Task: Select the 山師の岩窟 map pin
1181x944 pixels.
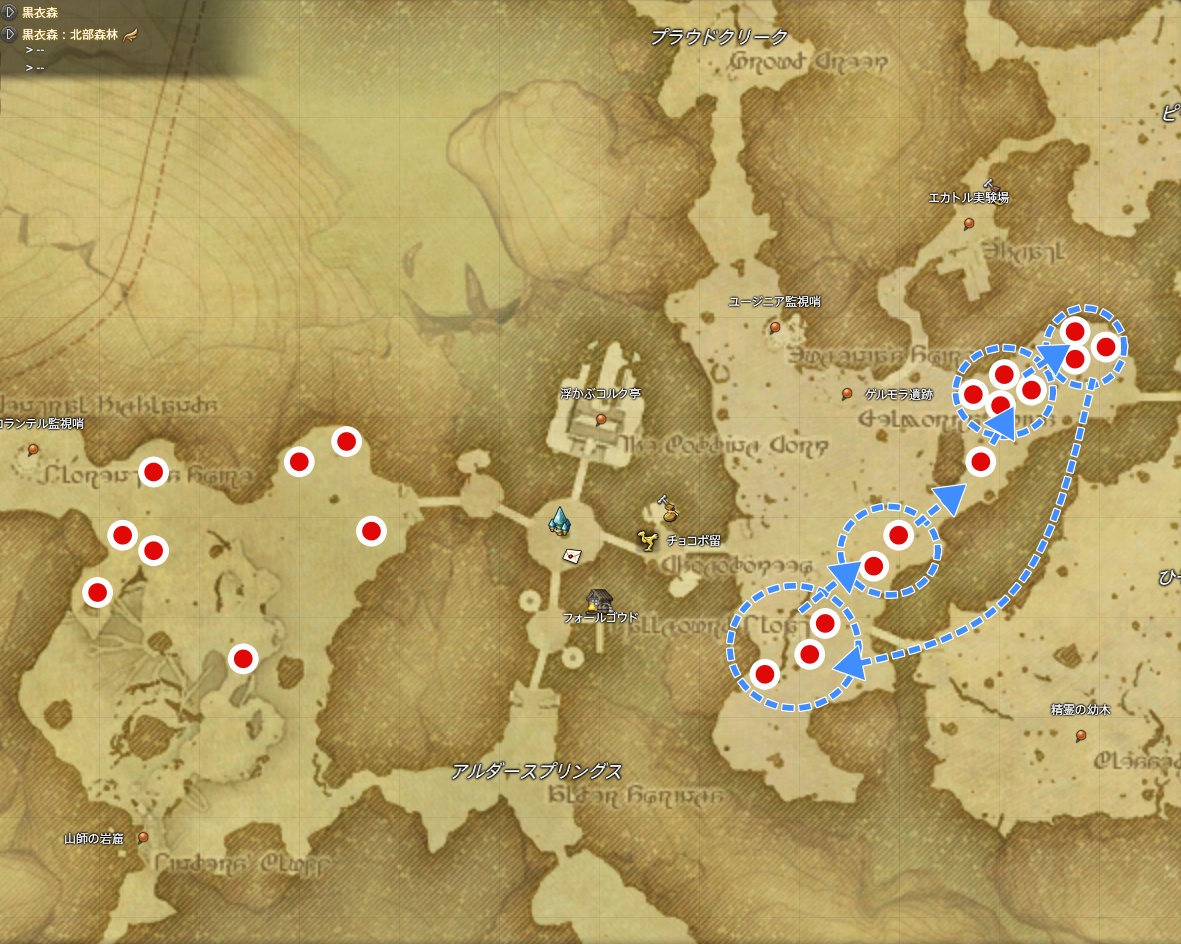Action: (144, 836)
